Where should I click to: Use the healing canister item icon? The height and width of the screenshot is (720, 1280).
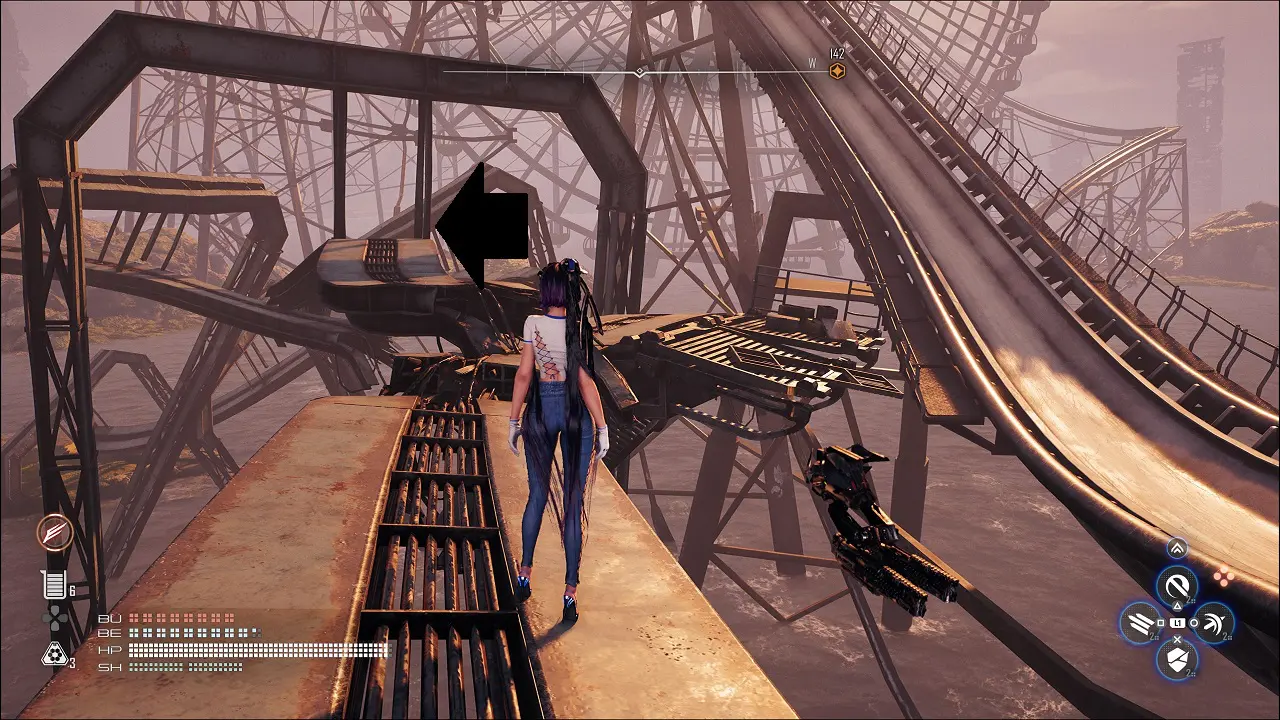(52, 586)
